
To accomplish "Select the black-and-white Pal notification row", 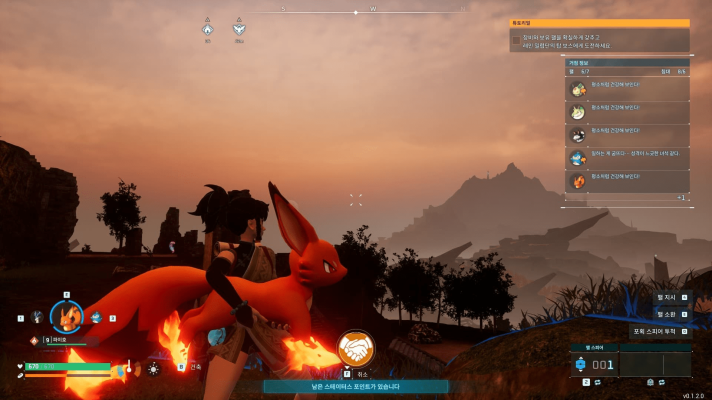I will point(626,134).
